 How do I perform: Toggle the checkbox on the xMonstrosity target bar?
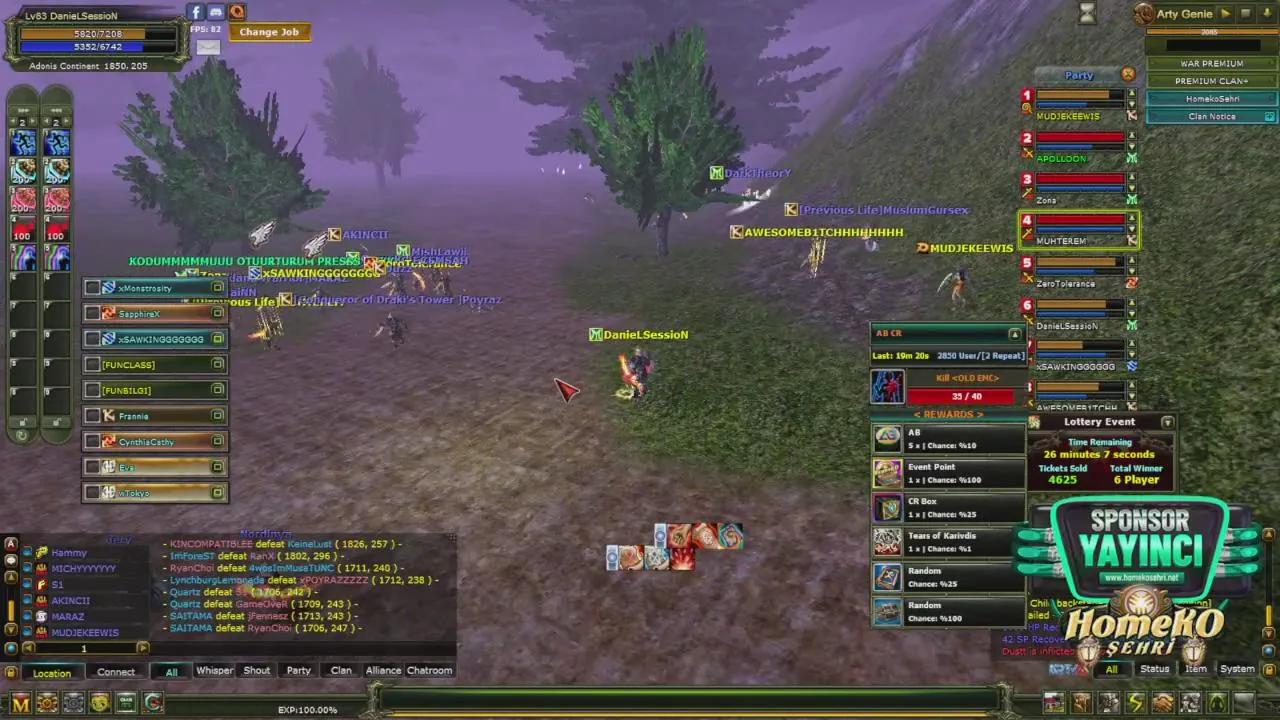coord(93,288)
